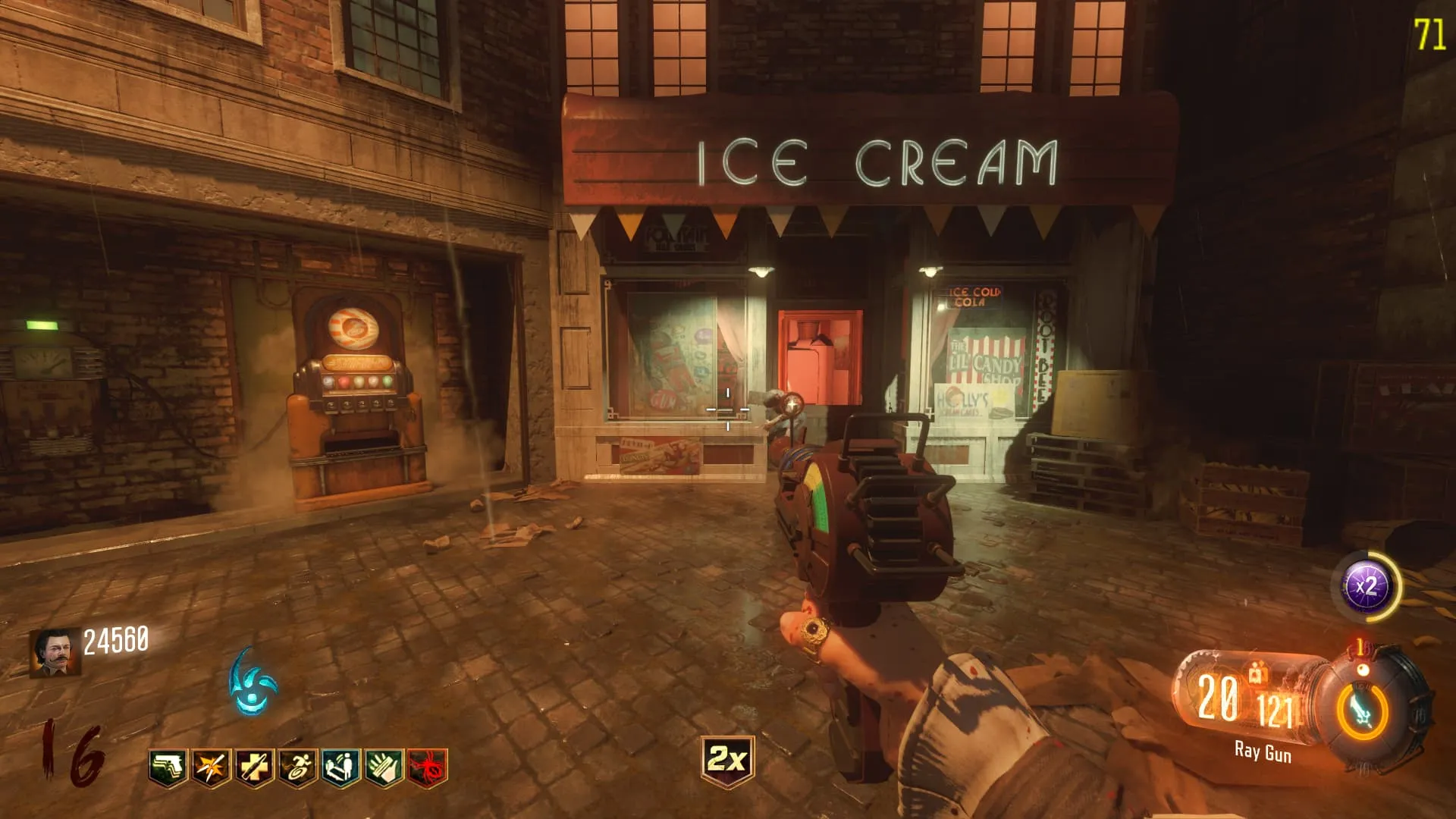This screenshot has width=1456, height=819.
Task: Click the Juggernog cross perk icon
Action: [x=254, y=767]
